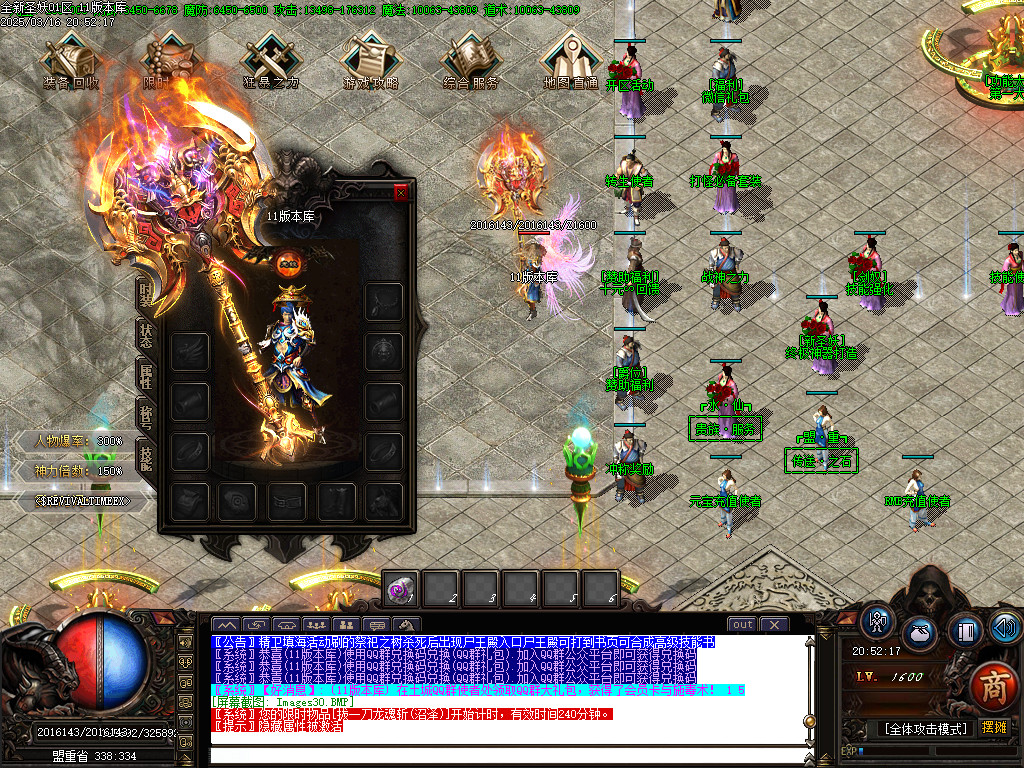The height and width of the screenshot is (768, 1024).
Task: Open the 地图直通 map teleport icon
Action: pos(570,60)
